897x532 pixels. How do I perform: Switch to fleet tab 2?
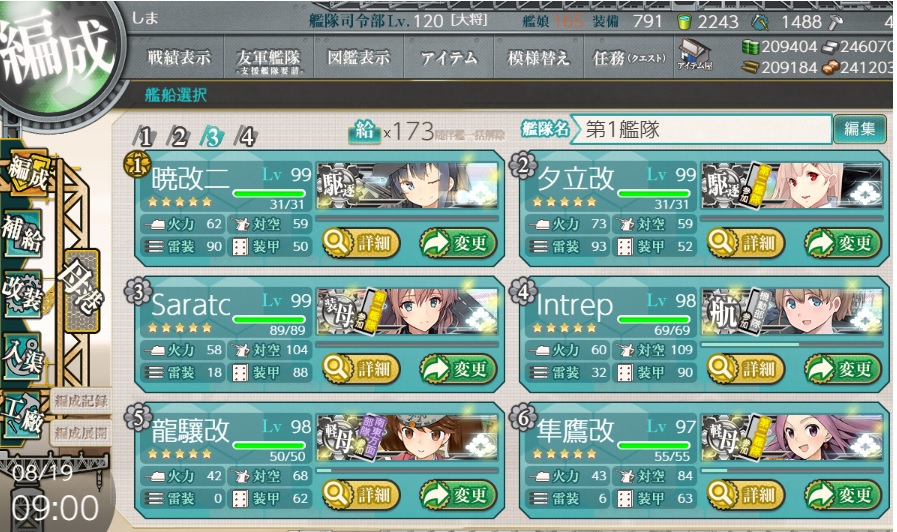(179, 138)
